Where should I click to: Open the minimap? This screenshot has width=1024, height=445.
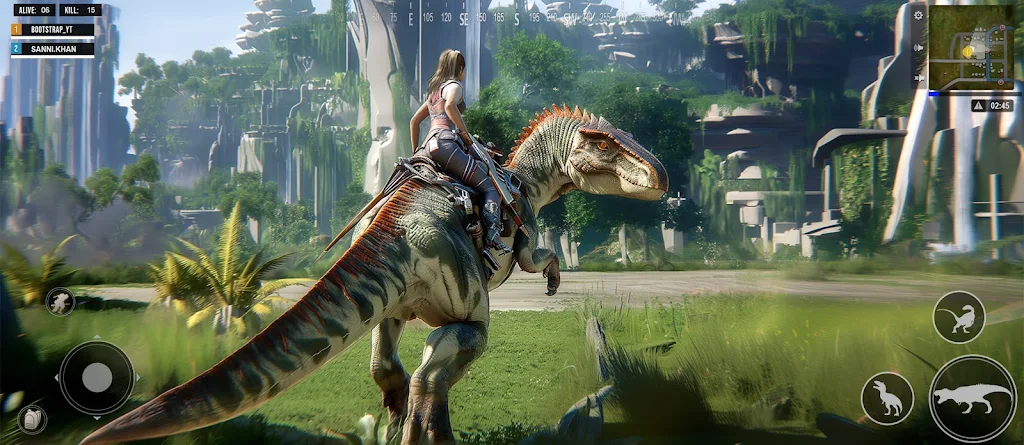(x=970, y=47)
